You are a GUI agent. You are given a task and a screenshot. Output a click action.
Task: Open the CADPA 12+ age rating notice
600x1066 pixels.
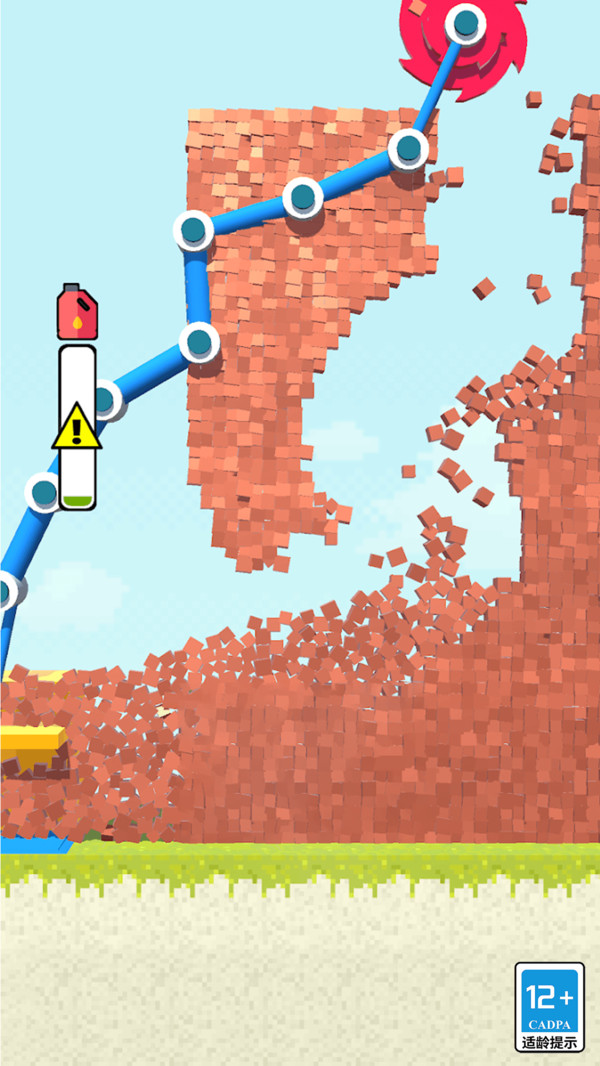[549, 1007]
